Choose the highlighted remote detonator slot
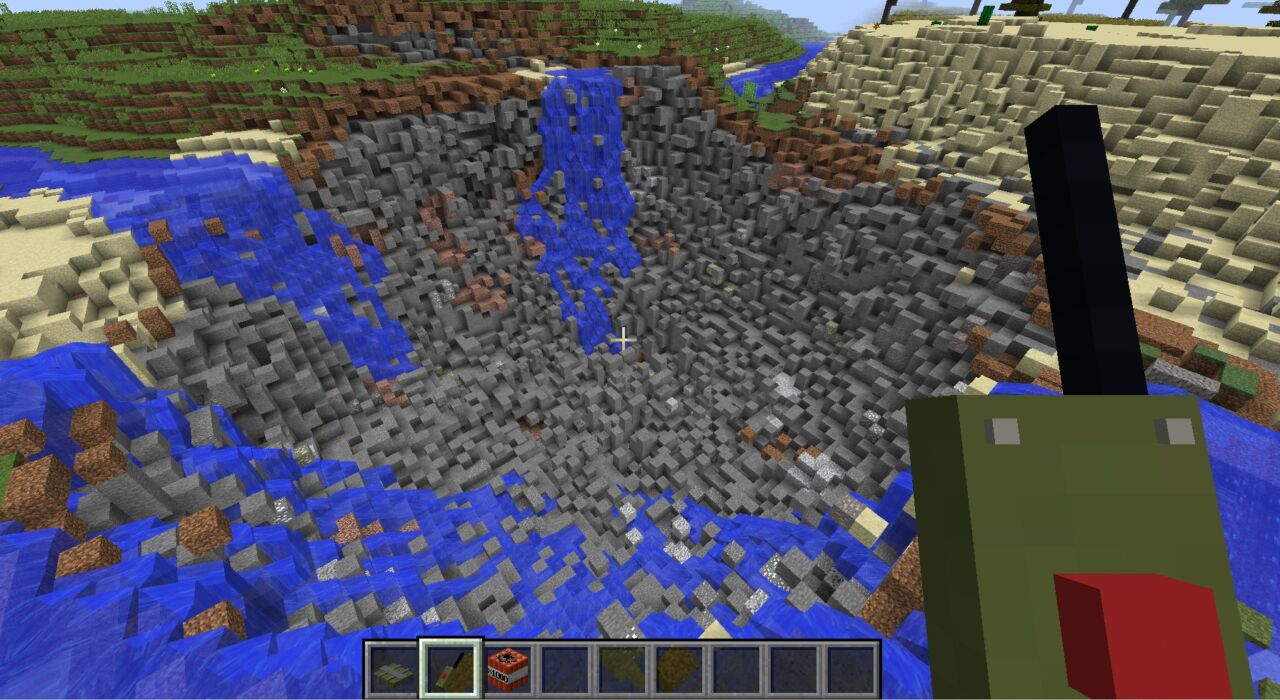The image size is (1280, 700). (x=450, y=668)
